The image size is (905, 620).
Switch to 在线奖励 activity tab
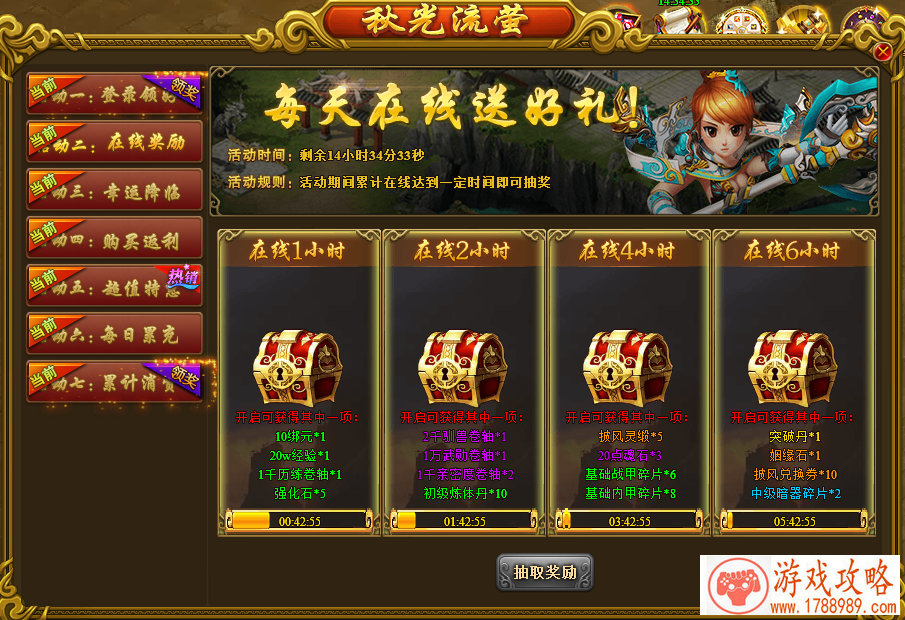pyautogui.click(x=115, y=141)
